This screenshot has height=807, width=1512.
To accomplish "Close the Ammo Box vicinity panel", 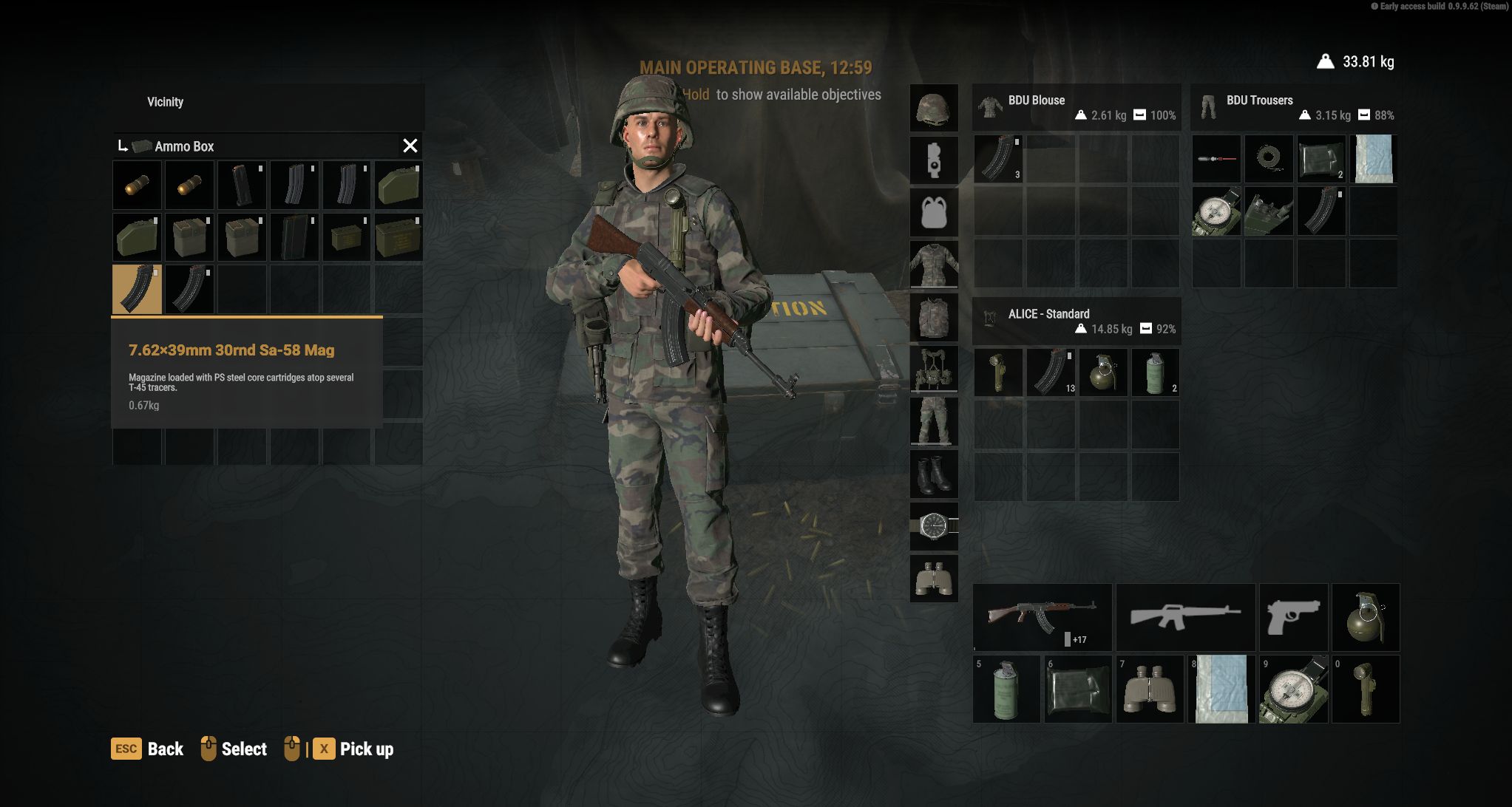I will click(x=411, y=146).
